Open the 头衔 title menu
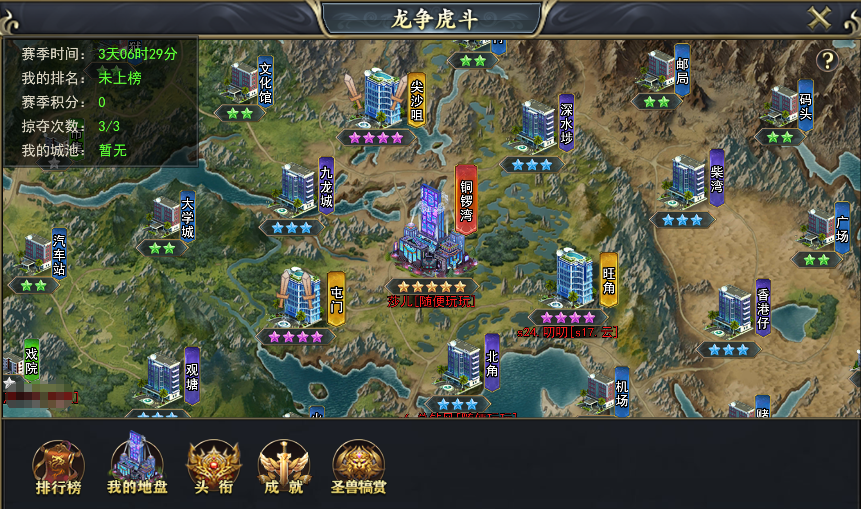 click(x=213, y=469)
